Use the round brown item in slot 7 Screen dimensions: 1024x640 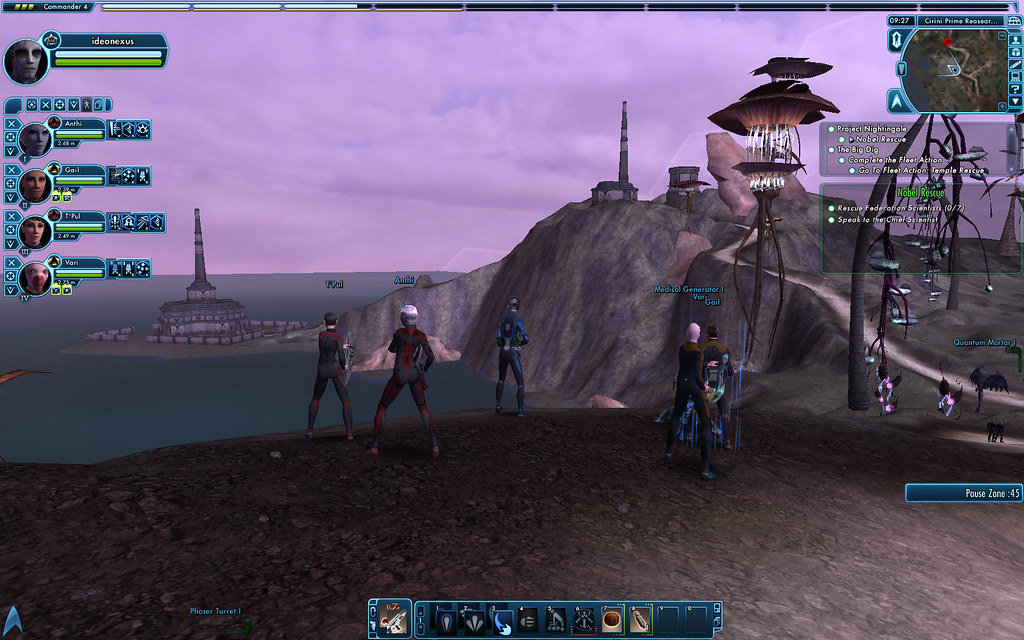tap(612, 621)
